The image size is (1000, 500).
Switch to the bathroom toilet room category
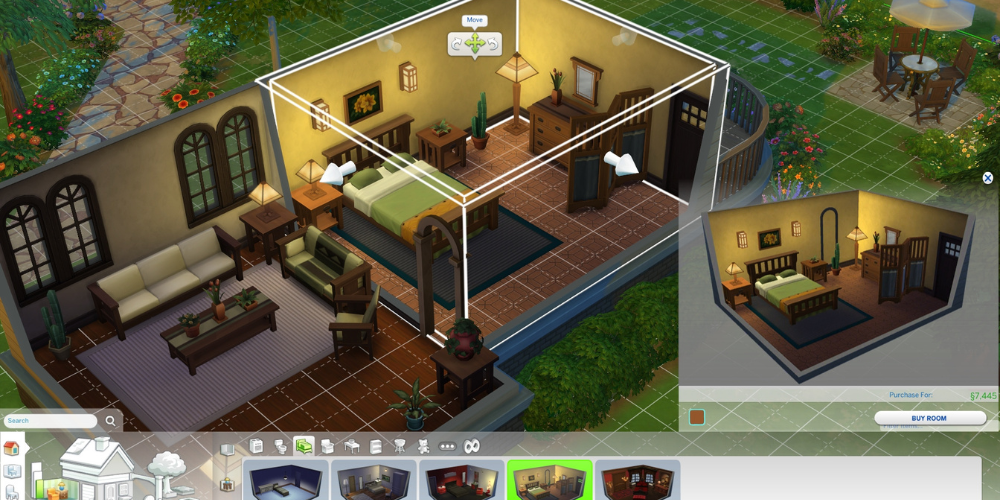point(279,446)
